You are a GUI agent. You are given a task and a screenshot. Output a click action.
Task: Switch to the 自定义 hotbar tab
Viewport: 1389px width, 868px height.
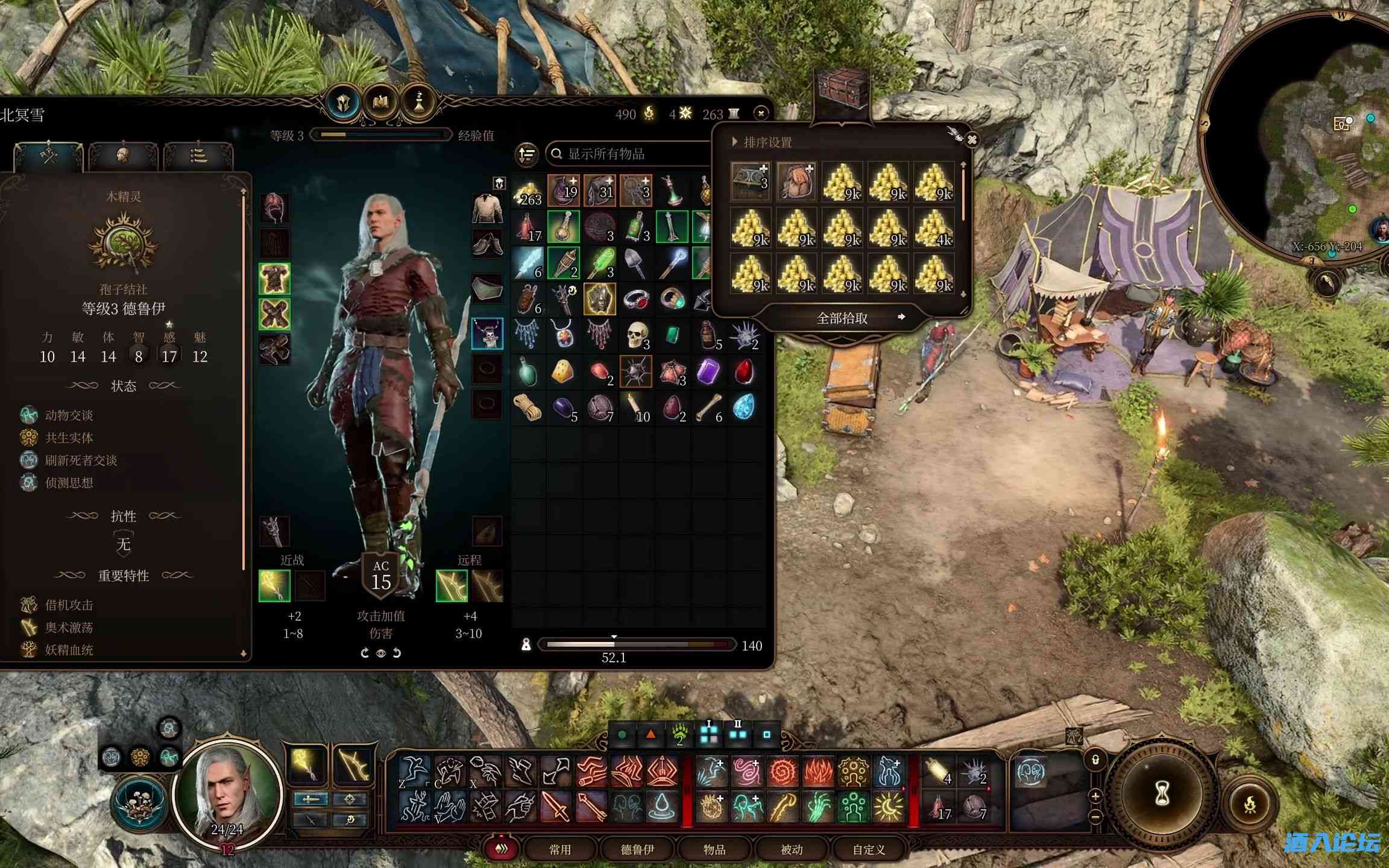pos(868,849)
